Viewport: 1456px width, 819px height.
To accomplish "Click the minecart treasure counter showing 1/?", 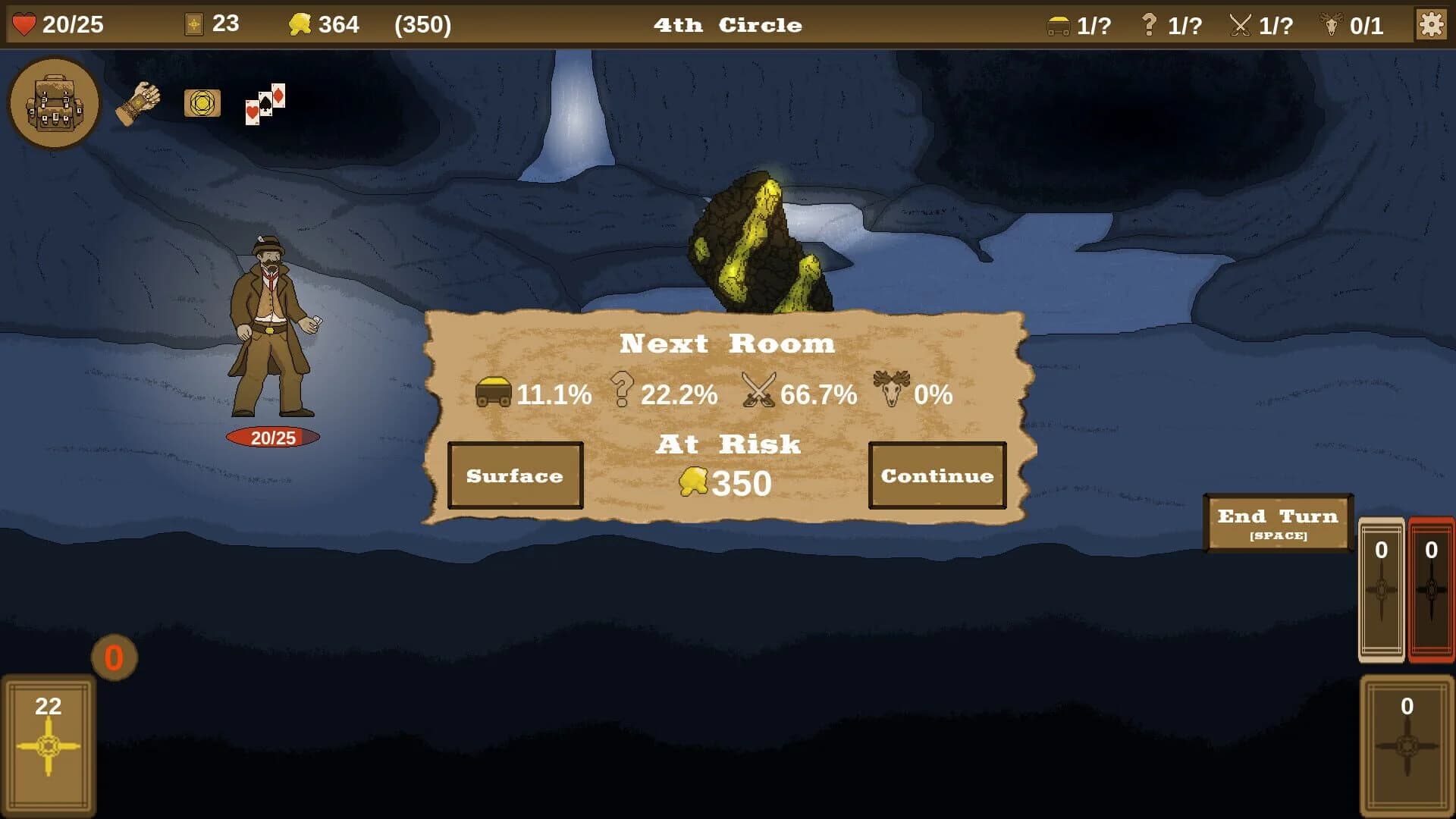I will pyautogui.click(x=1077, y=24).
